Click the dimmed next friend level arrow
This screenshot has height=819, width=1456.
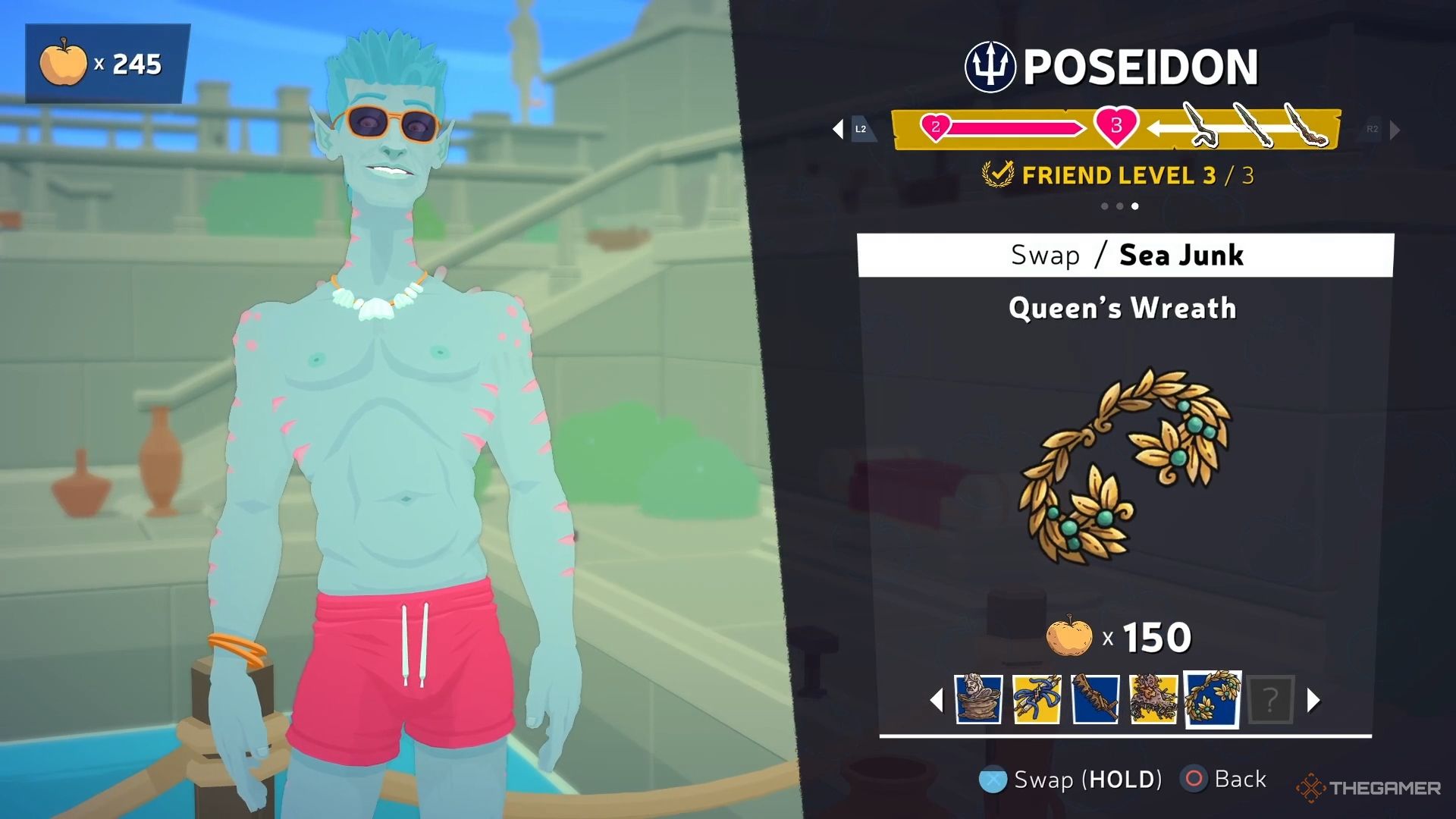coord(1394,130)
